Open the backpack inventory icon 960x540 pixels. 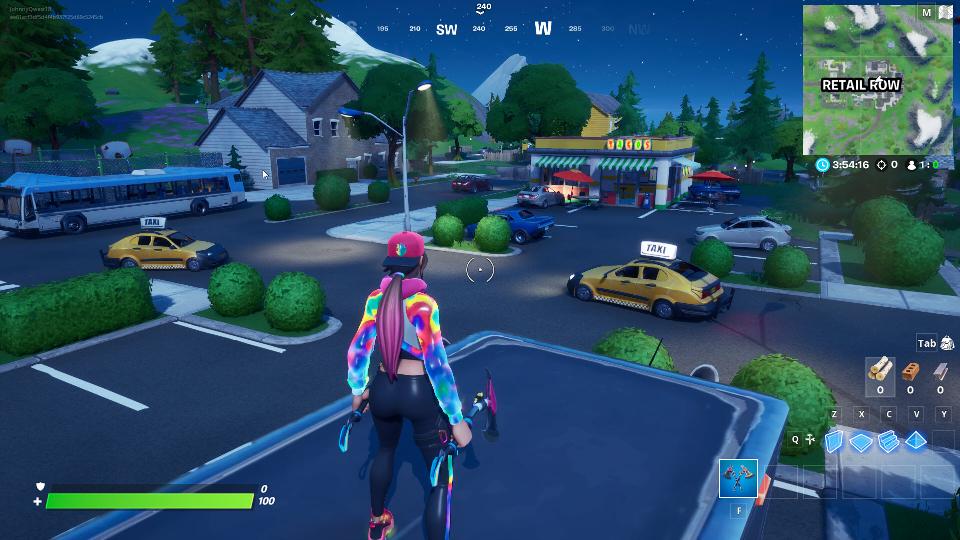coord(947,344)
